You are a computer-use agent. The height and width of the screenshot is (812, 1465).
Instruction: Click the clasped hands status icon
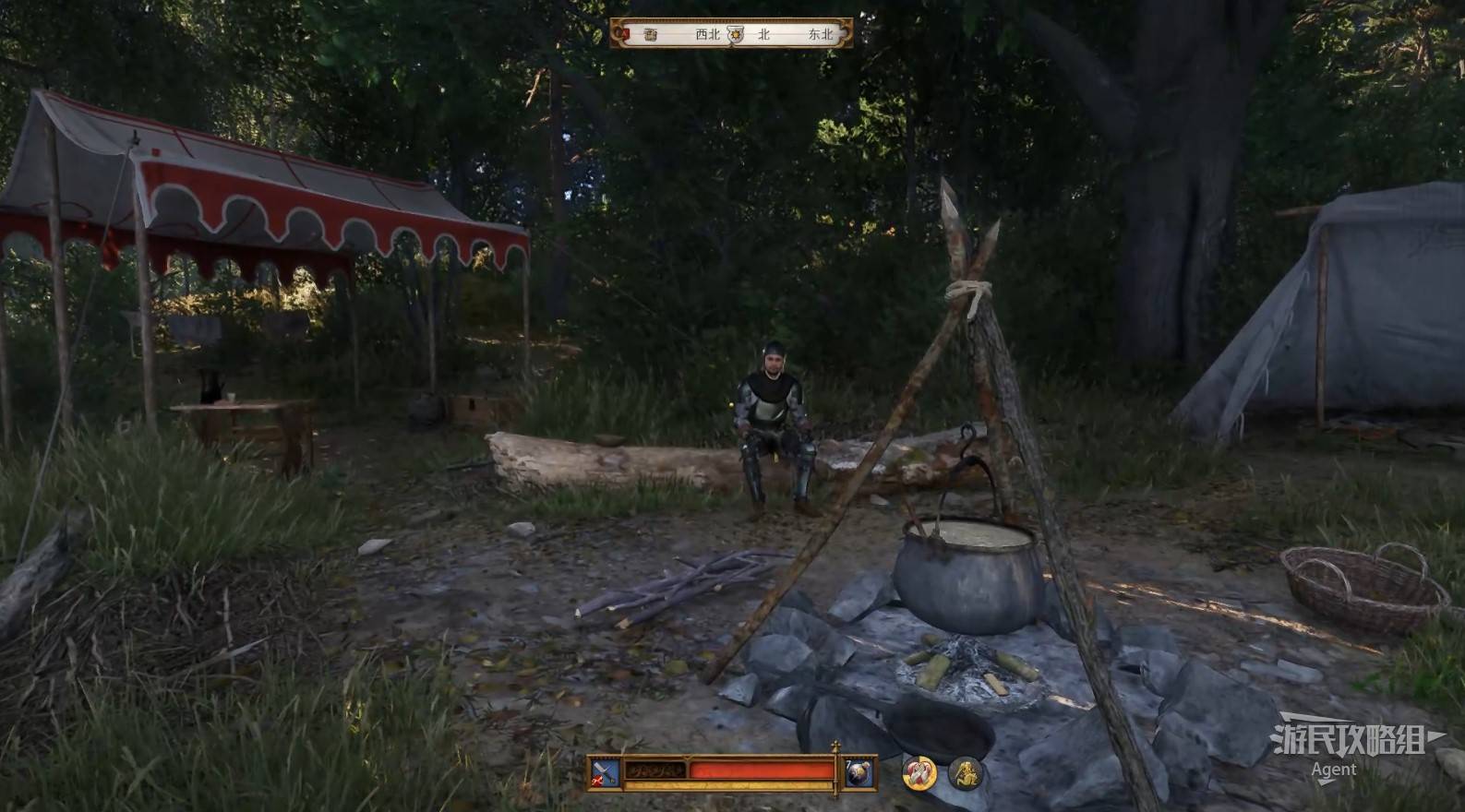point(919,772)
